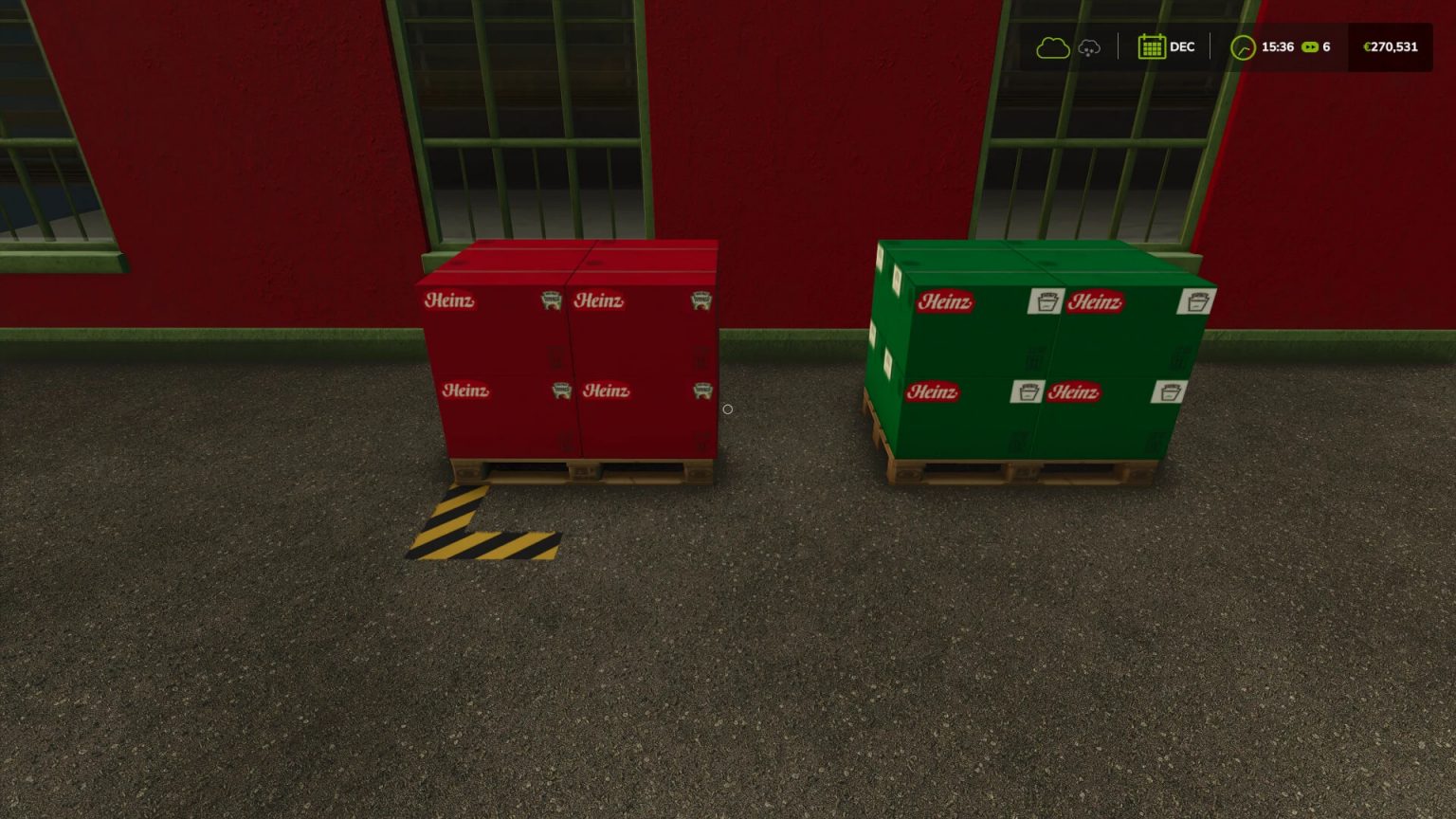The width and height of the screenshot is (1456, 819).
Task: Click the Heinz logo on upper-left red box
Action: pos(452,300)
